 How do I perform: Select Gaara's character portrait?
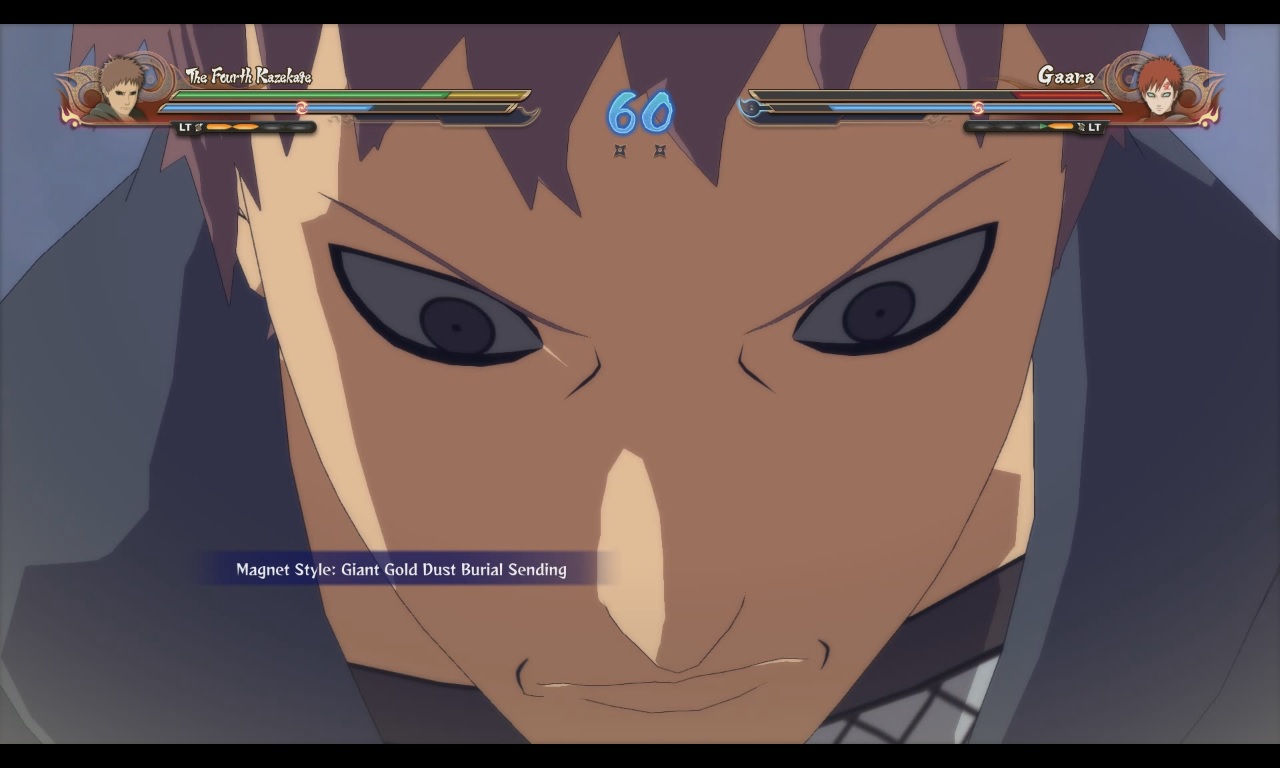click(x=1160, y=90)
